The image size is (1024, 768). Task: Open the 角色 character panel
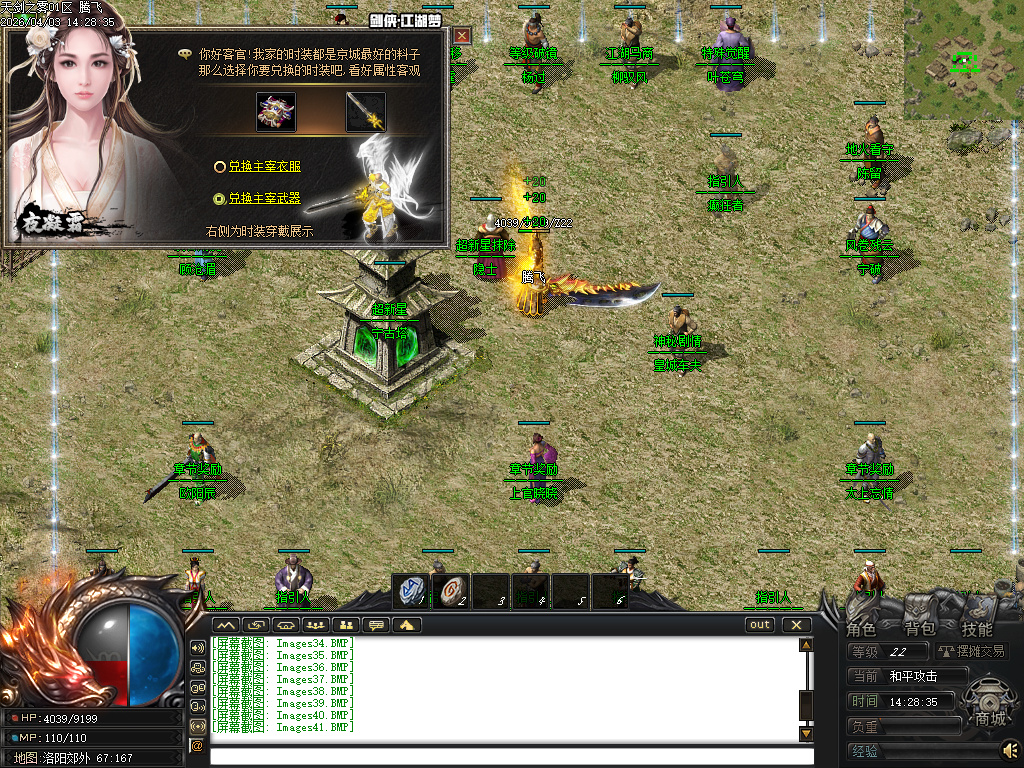861,629
